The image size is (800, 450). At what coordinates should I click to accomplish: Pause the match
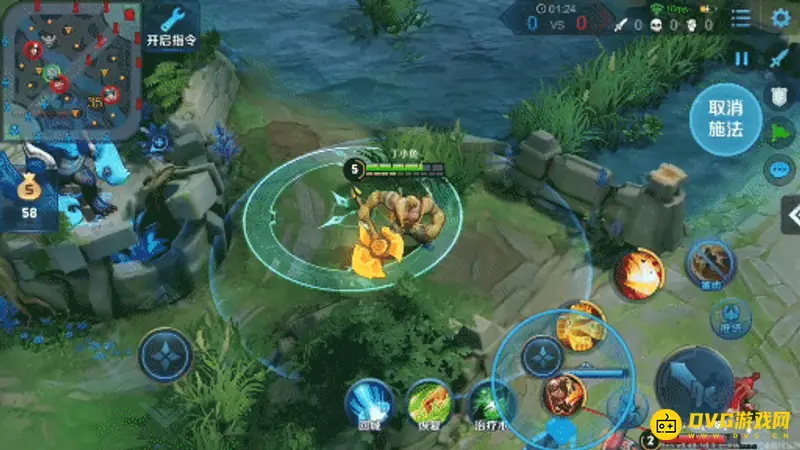[741, 59]
